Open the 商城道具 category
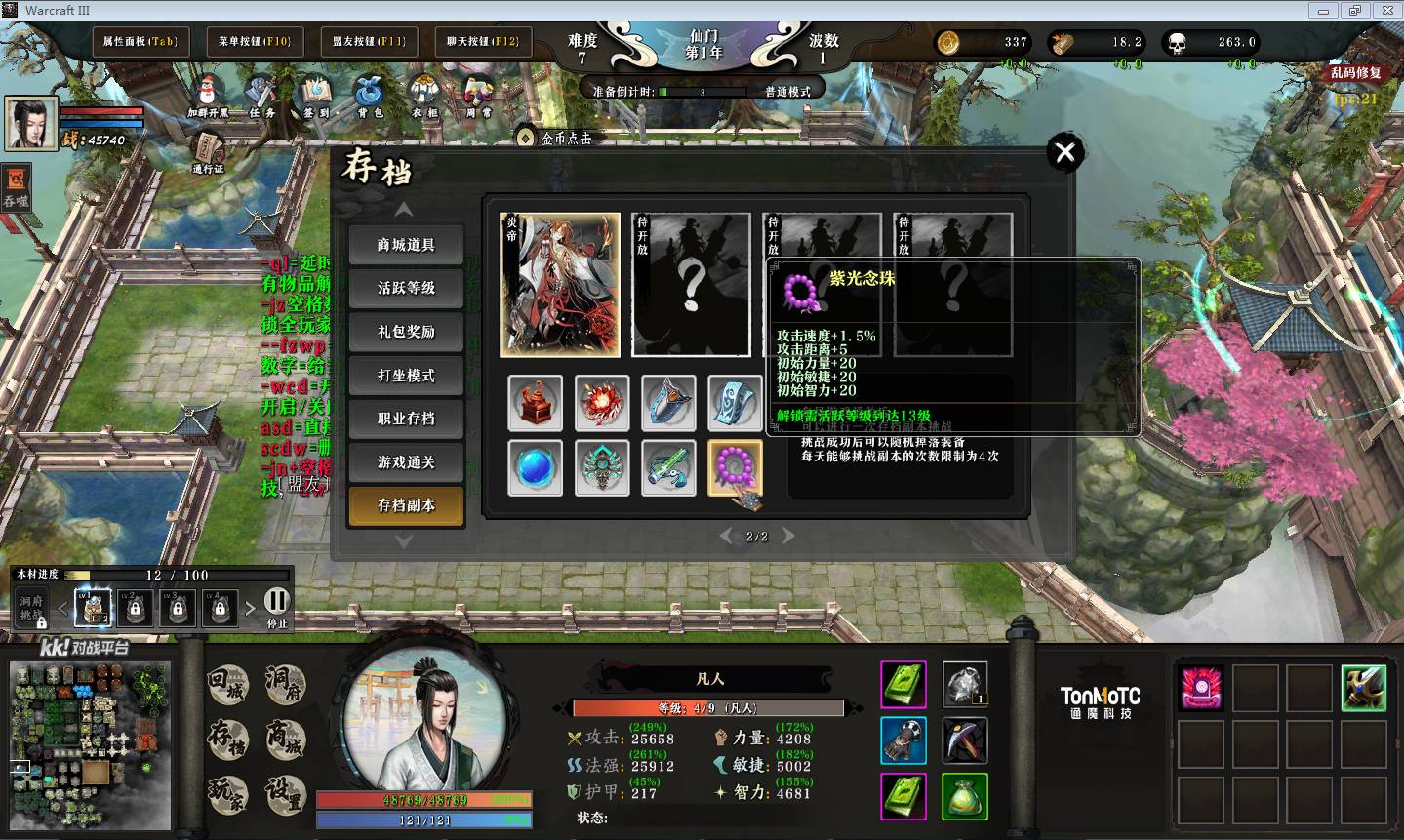The image size is (1404, 840). coord(406,245)
